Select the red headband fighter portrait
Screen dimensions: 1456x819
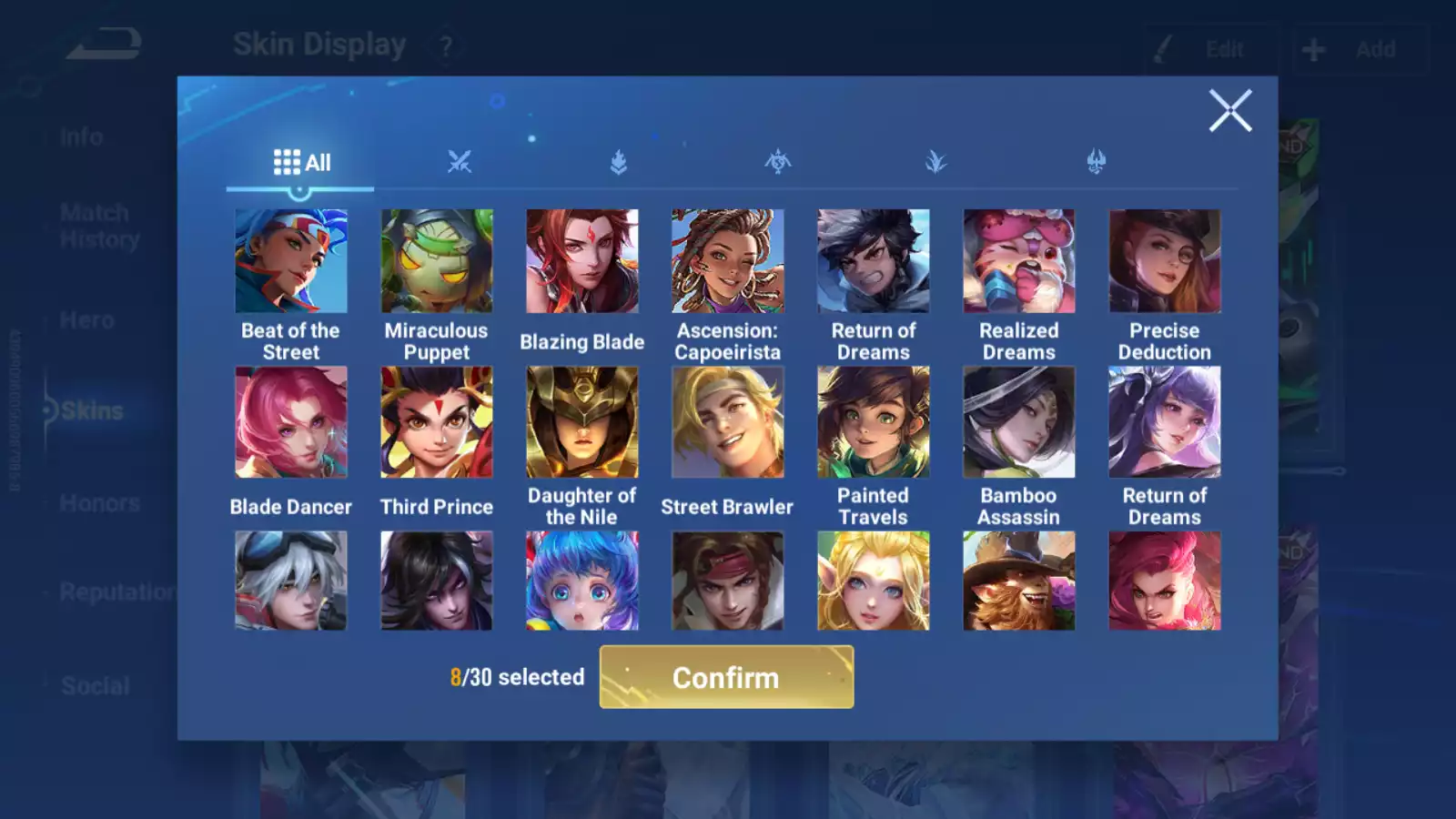coord(728,581)
